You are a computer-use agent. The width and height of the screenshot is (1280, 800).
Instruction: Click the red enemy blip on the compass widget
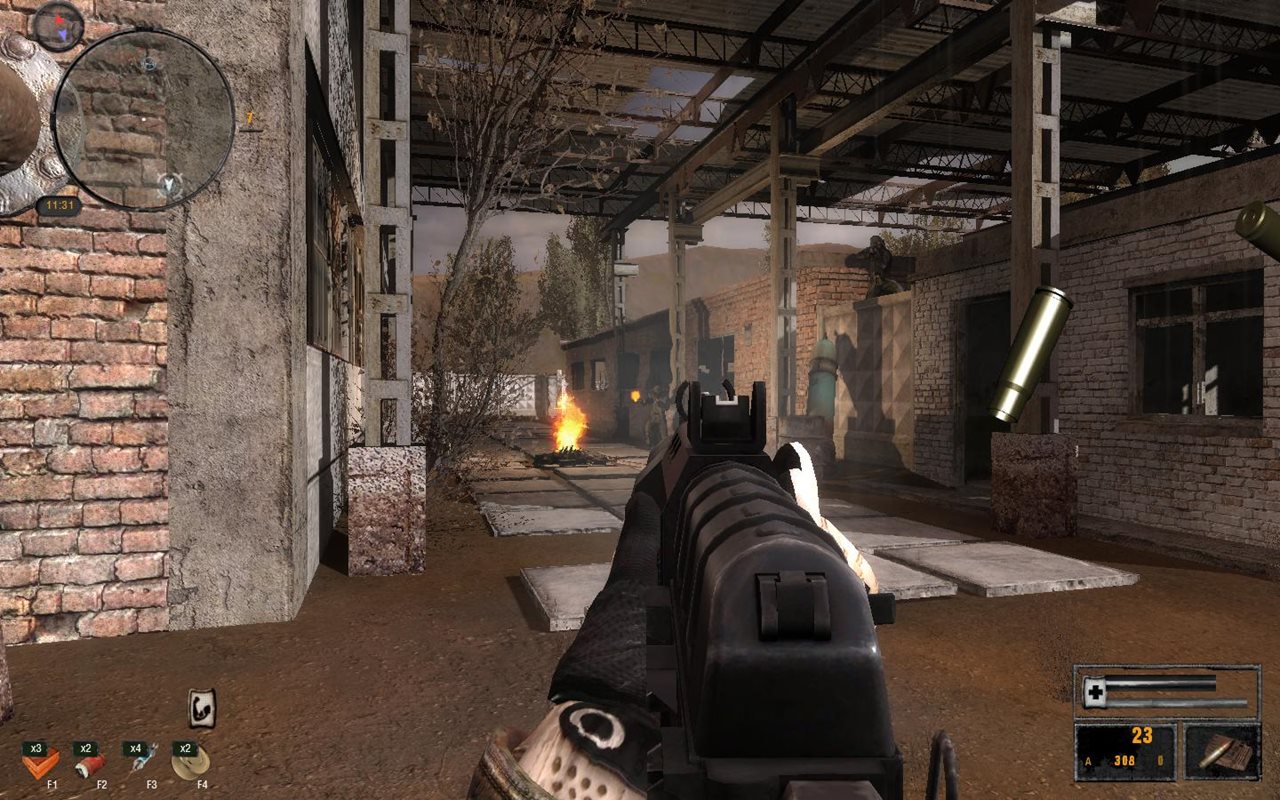pyautogui.click(x=60, y=19)
